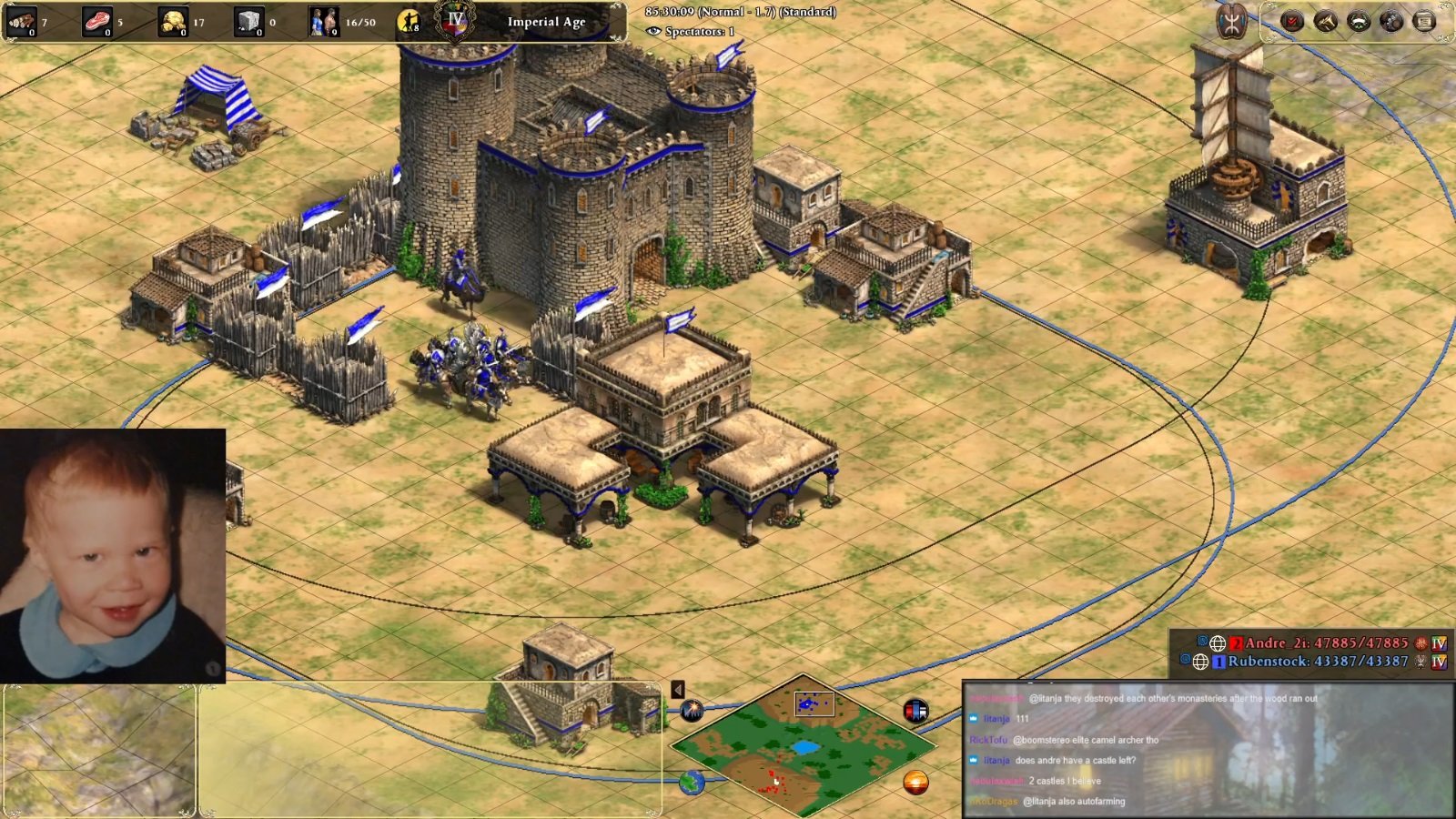Open the diplomacy horn button

[x=1326, y=21]
